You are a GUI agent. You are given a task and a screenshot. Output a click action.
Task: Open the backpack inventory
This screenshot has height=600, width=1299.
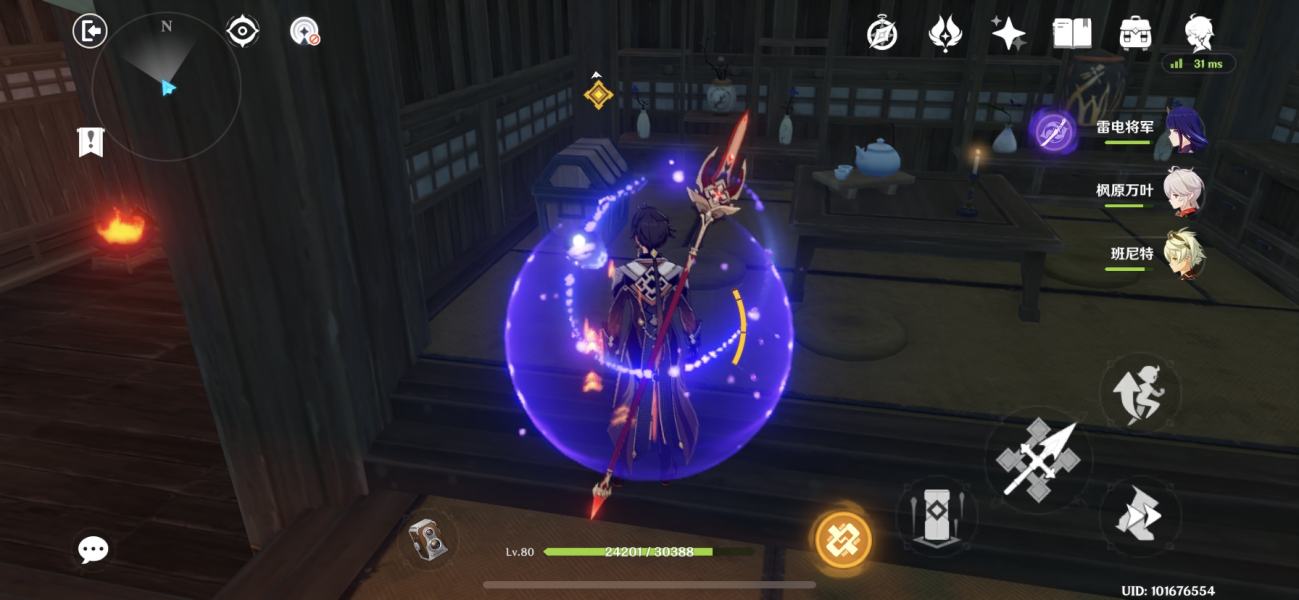(1135, 34)
